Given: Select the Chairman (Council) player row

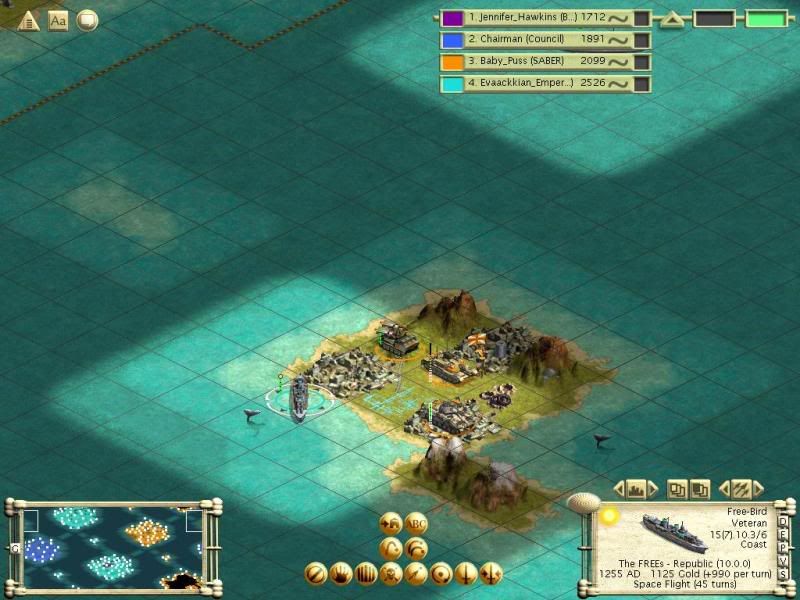Looking at the screenshot, I should tap(535, 40).
